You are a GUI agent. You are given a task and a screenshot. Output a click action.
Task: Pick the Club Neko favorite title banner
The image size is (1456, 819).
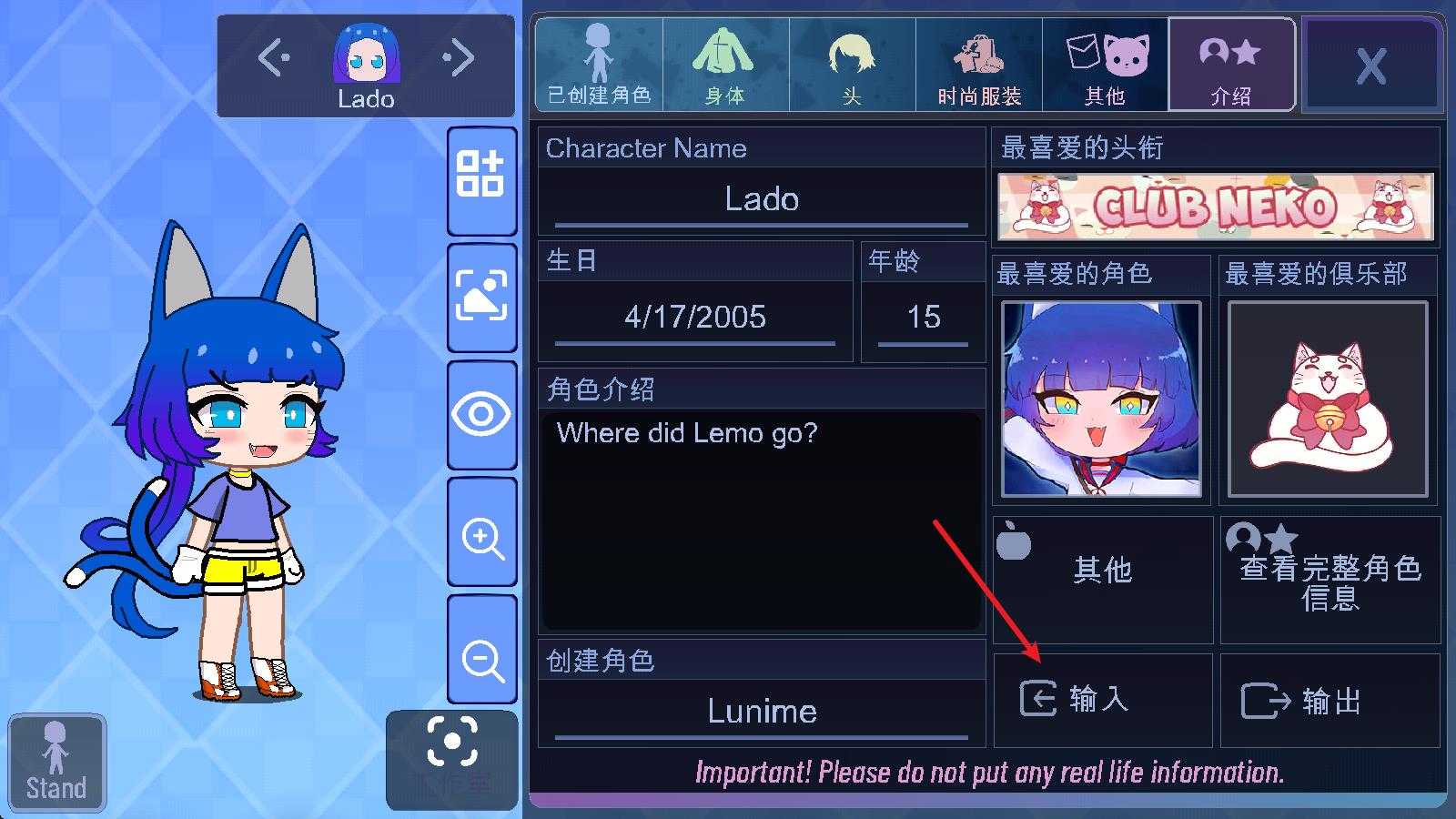click(1216, 207)
